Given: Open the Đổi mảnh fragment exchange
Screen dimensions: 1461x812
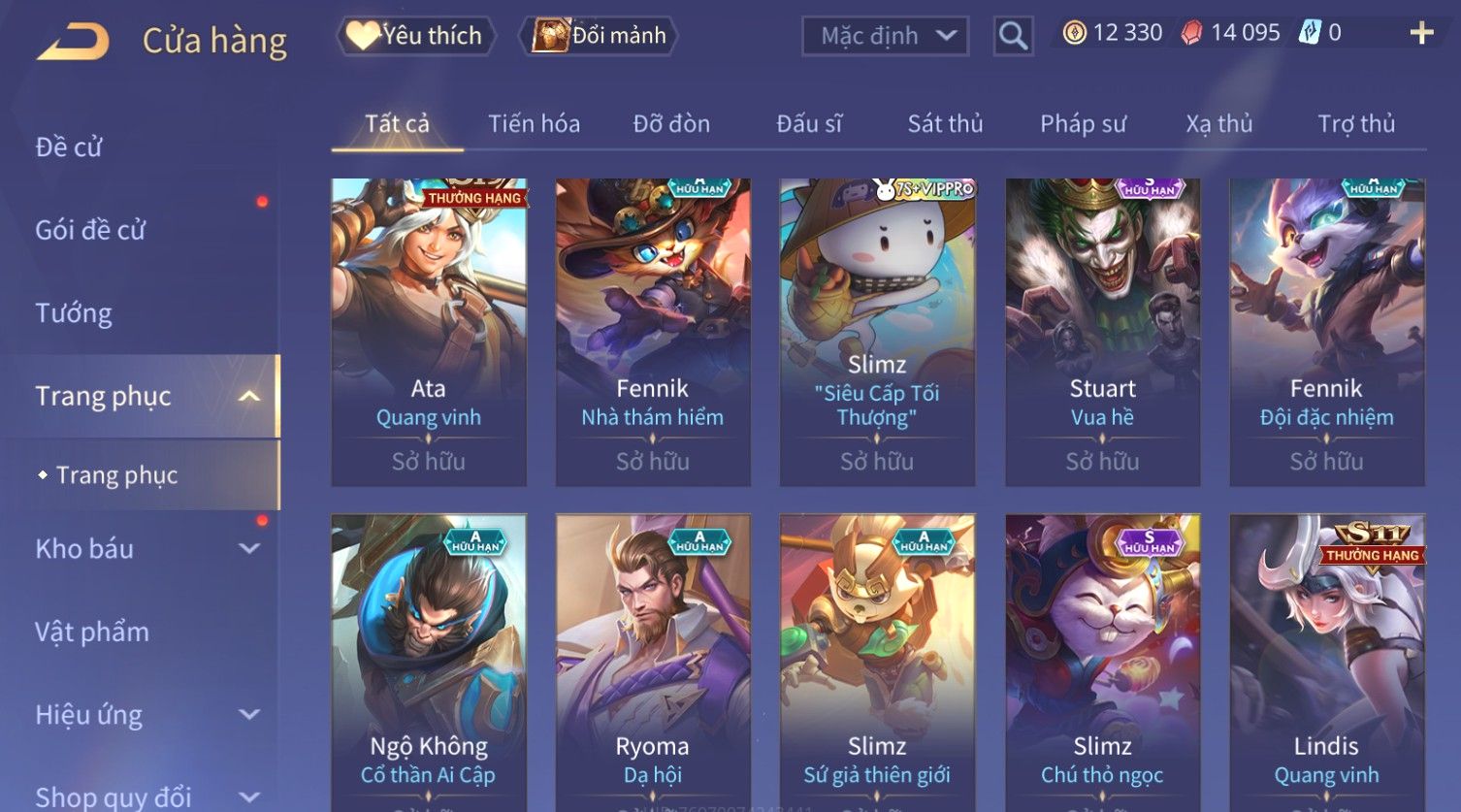Looking at the screenshot, I should tap(601, 36).
